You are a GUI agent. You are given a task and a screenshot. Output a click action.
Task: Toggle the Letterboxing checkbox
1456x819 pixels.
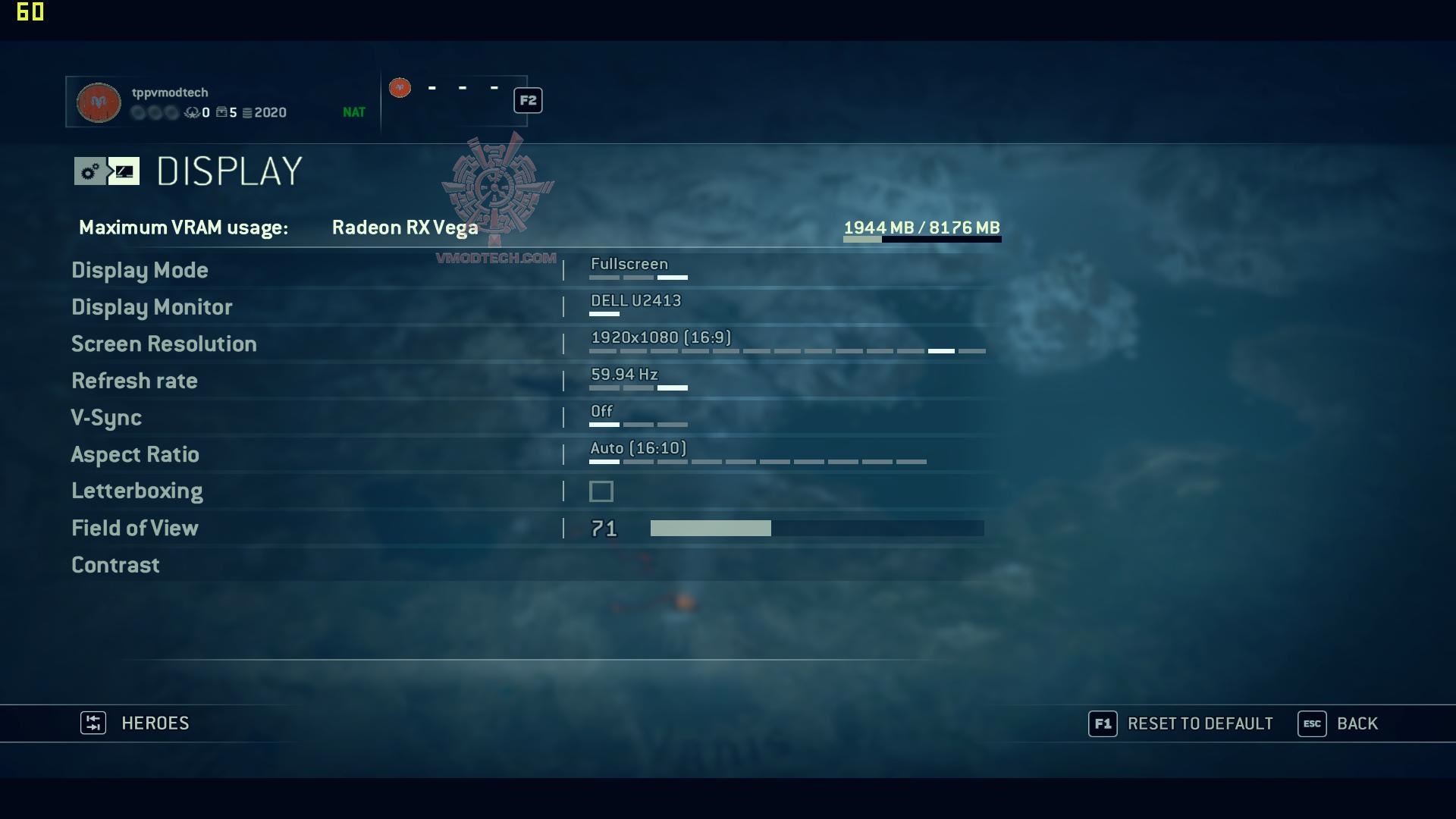pos(601,491)
